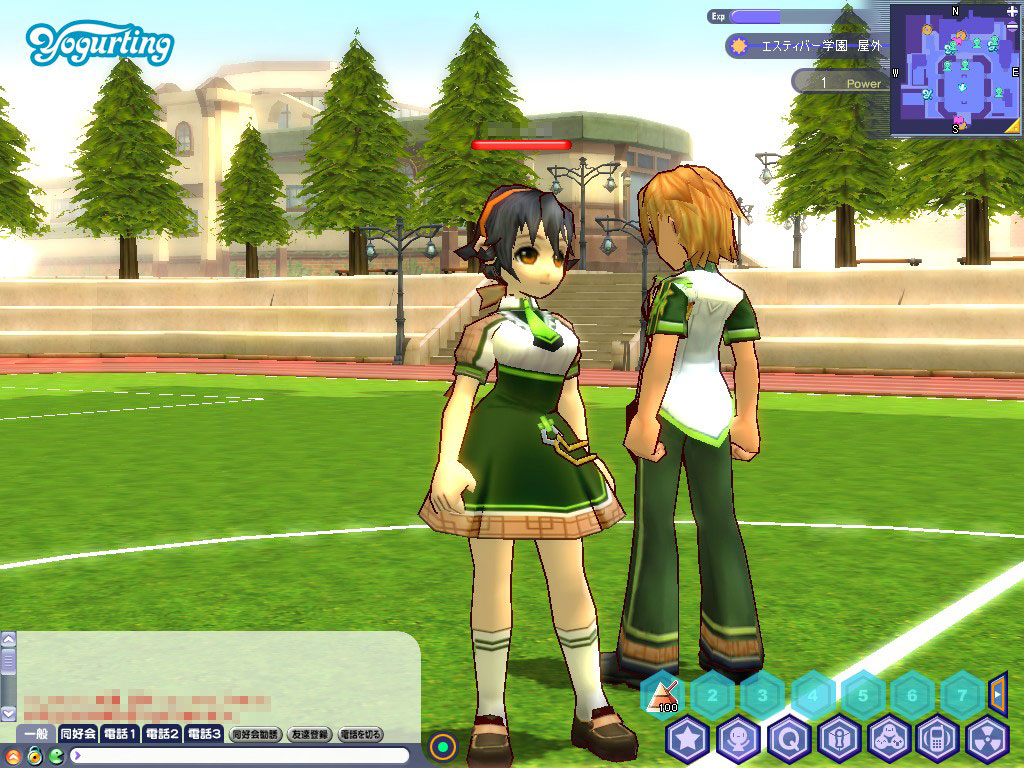Open the keyhole figure hexagon menu
Viewport: 1024px width, 768px height.
[x=838, y=739]
